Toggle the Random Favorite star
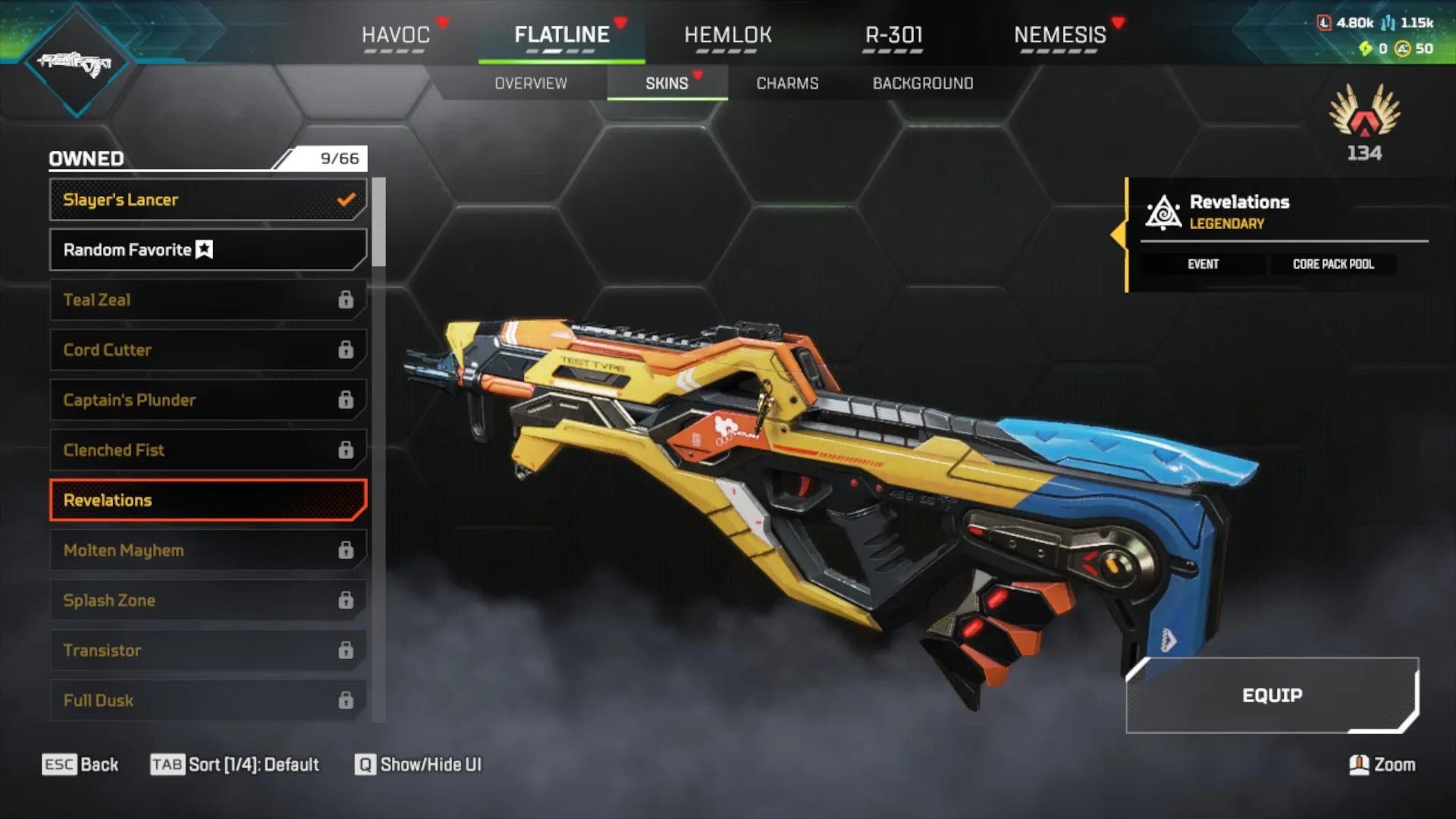 click(203, 249)
